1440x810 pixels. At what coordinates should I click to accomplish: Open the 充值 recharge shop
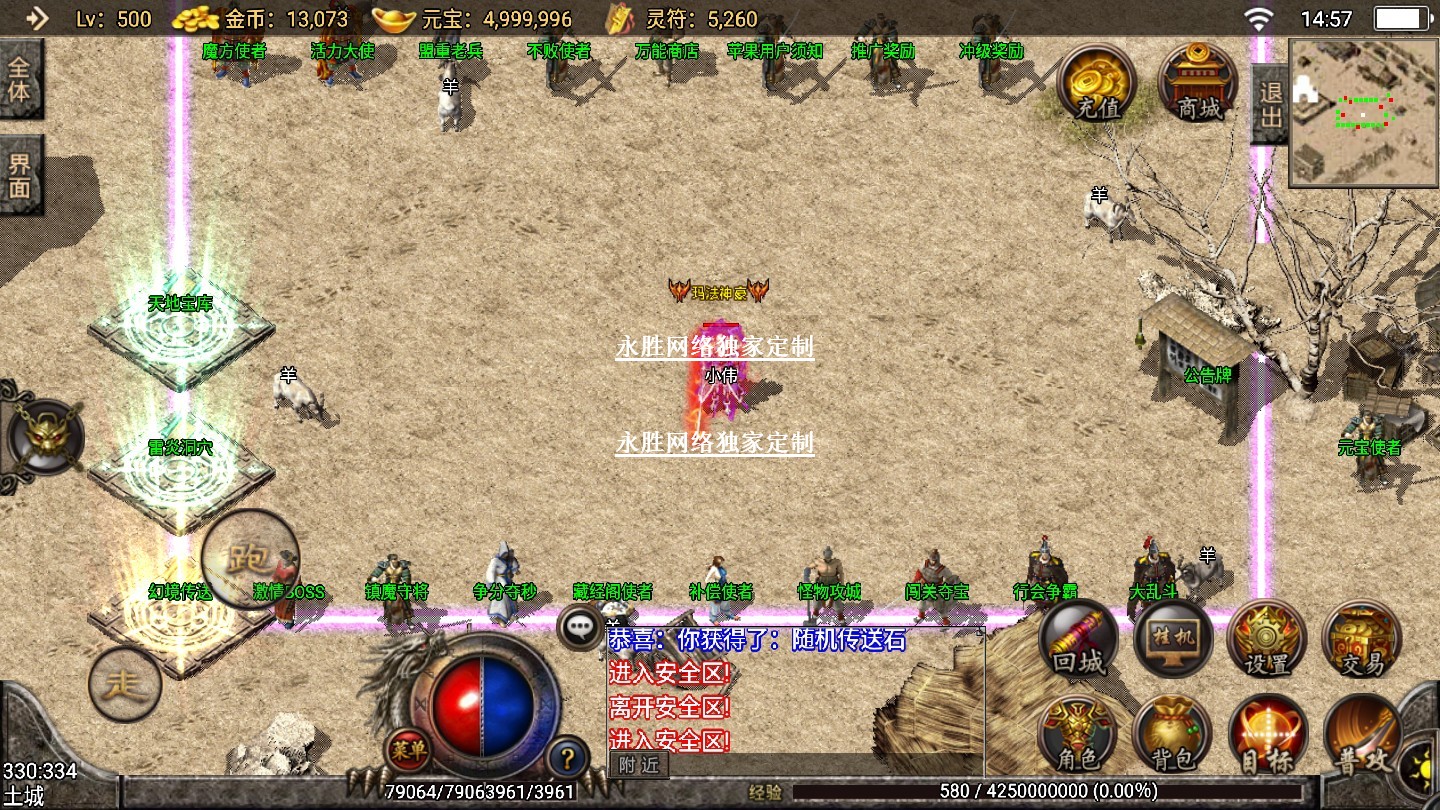[1097, 82]
